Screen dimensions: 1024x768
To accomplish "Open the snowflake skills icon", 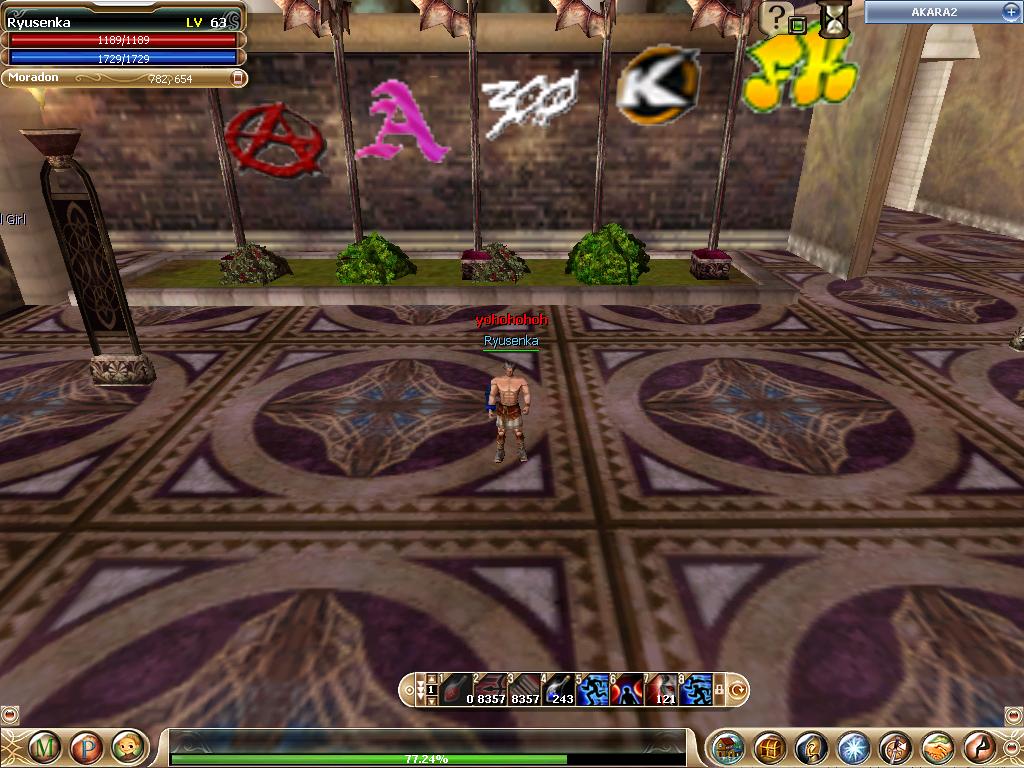I will tap(853, 748).
